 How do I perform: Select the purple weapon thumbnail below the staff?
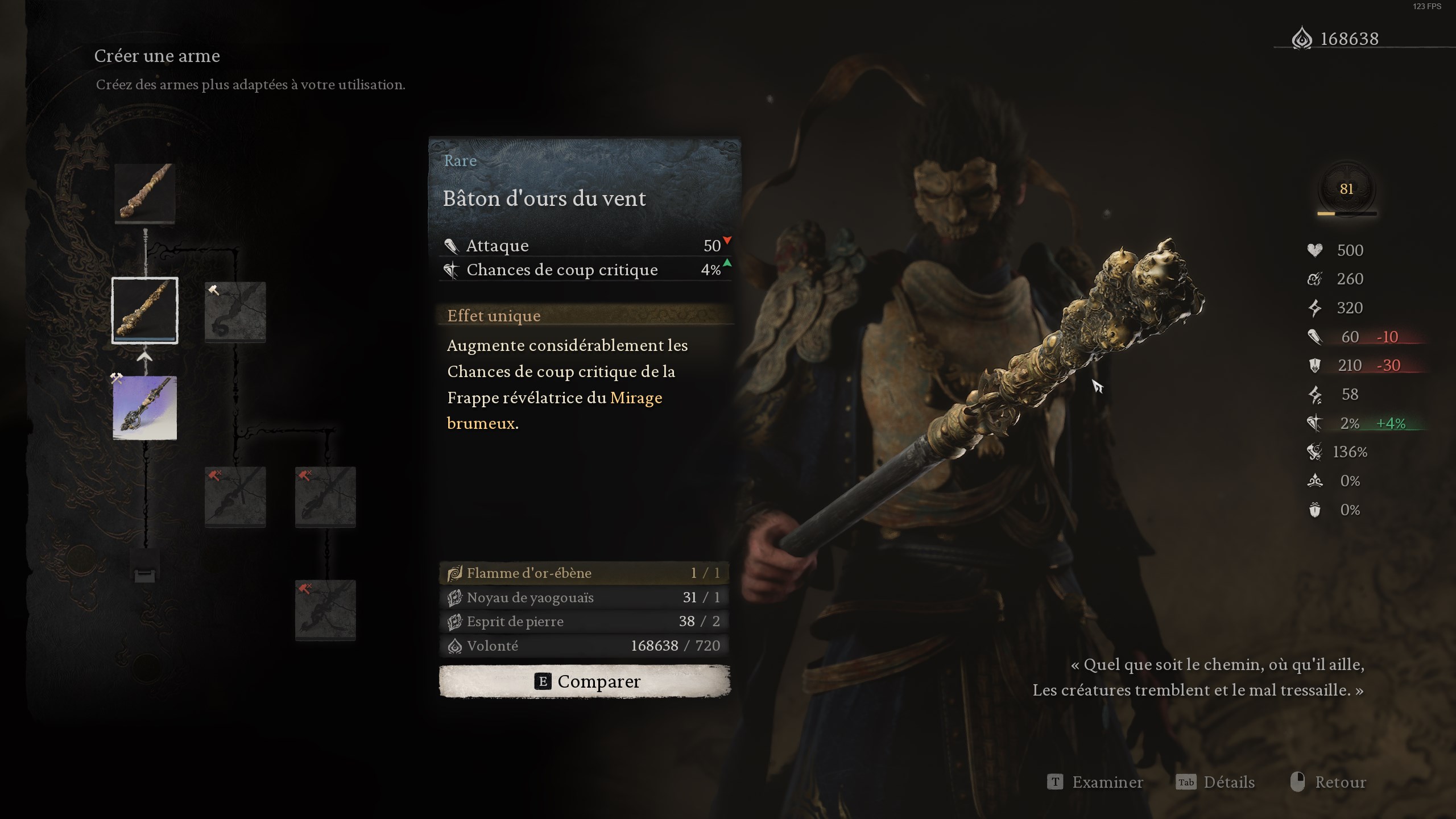click(x=145, y=408)
